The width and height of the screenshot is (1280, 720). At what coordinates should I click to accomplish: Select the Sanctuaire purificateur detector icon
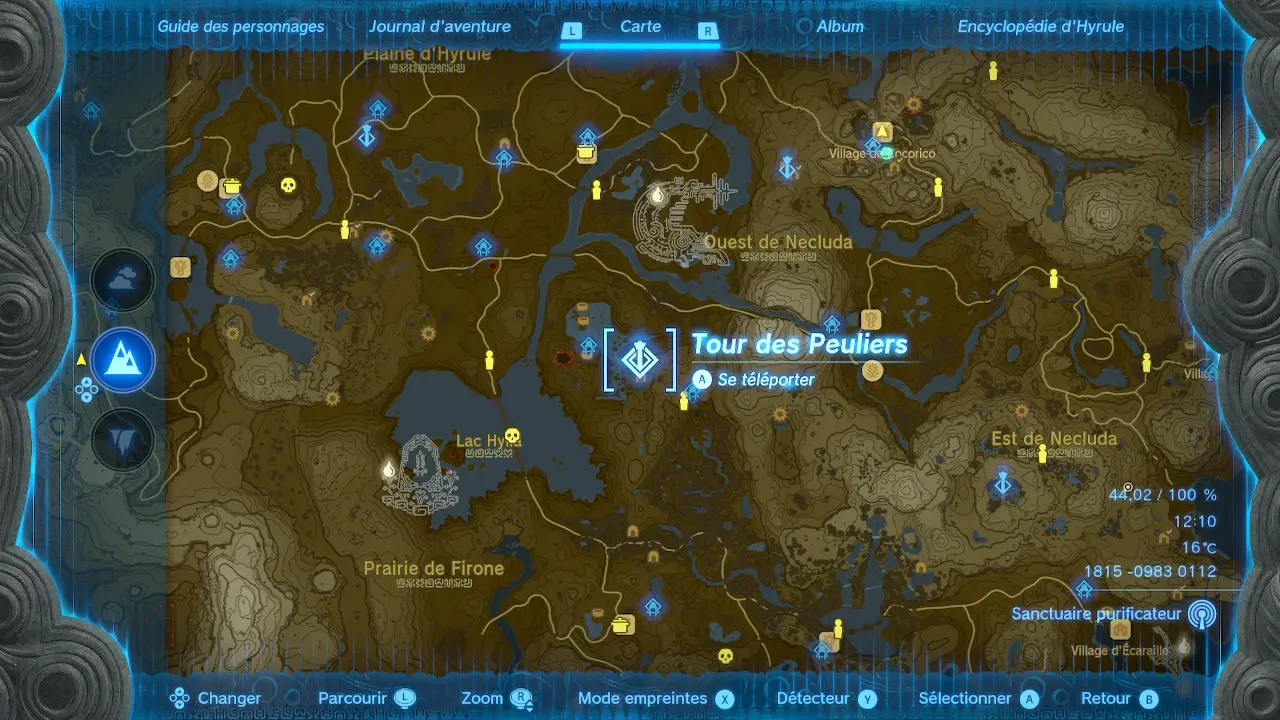click(x=1202, y=614)
